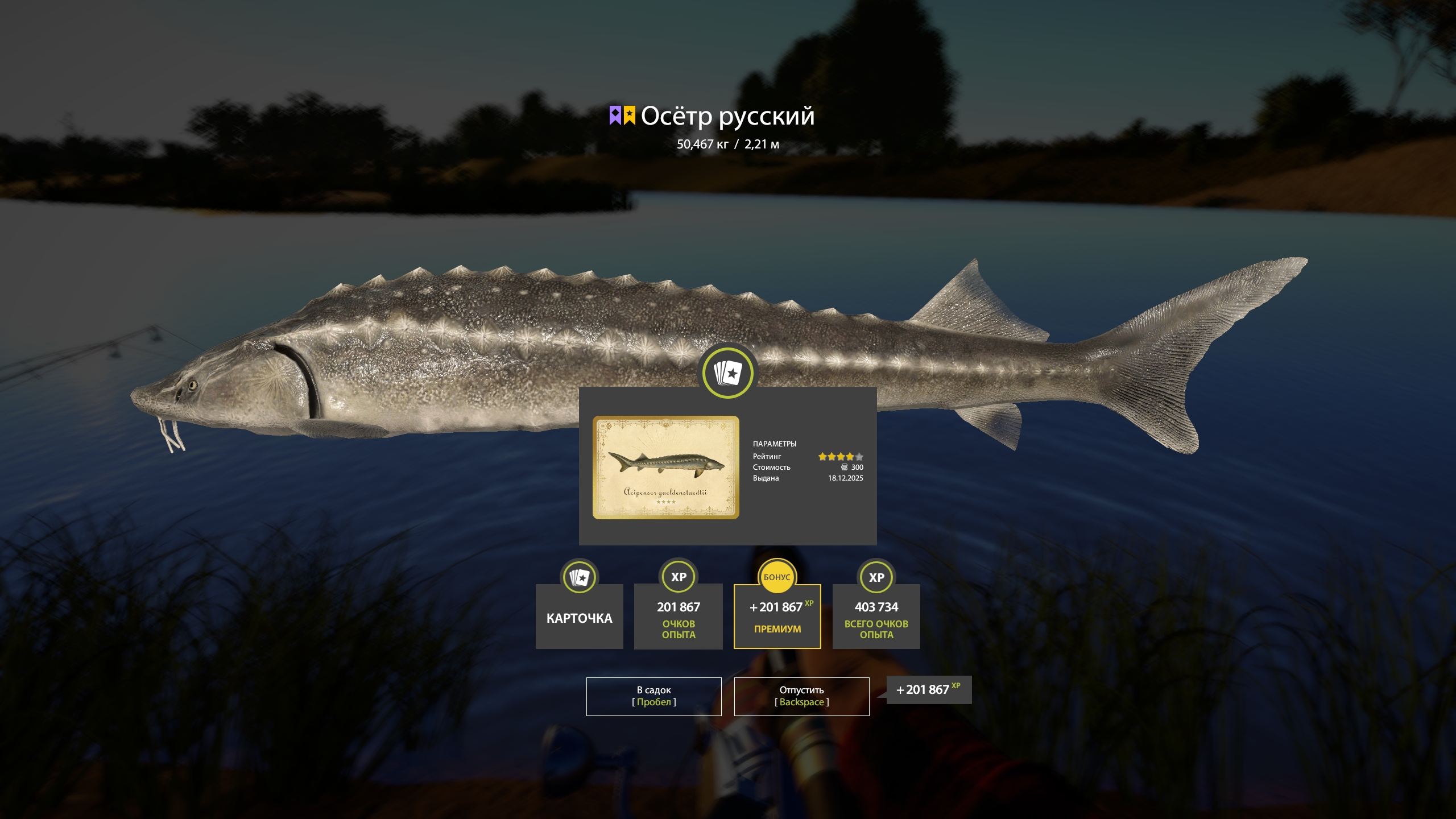Click the XP icon above 201 867
1456x819 pixels.
coord(679,577)
